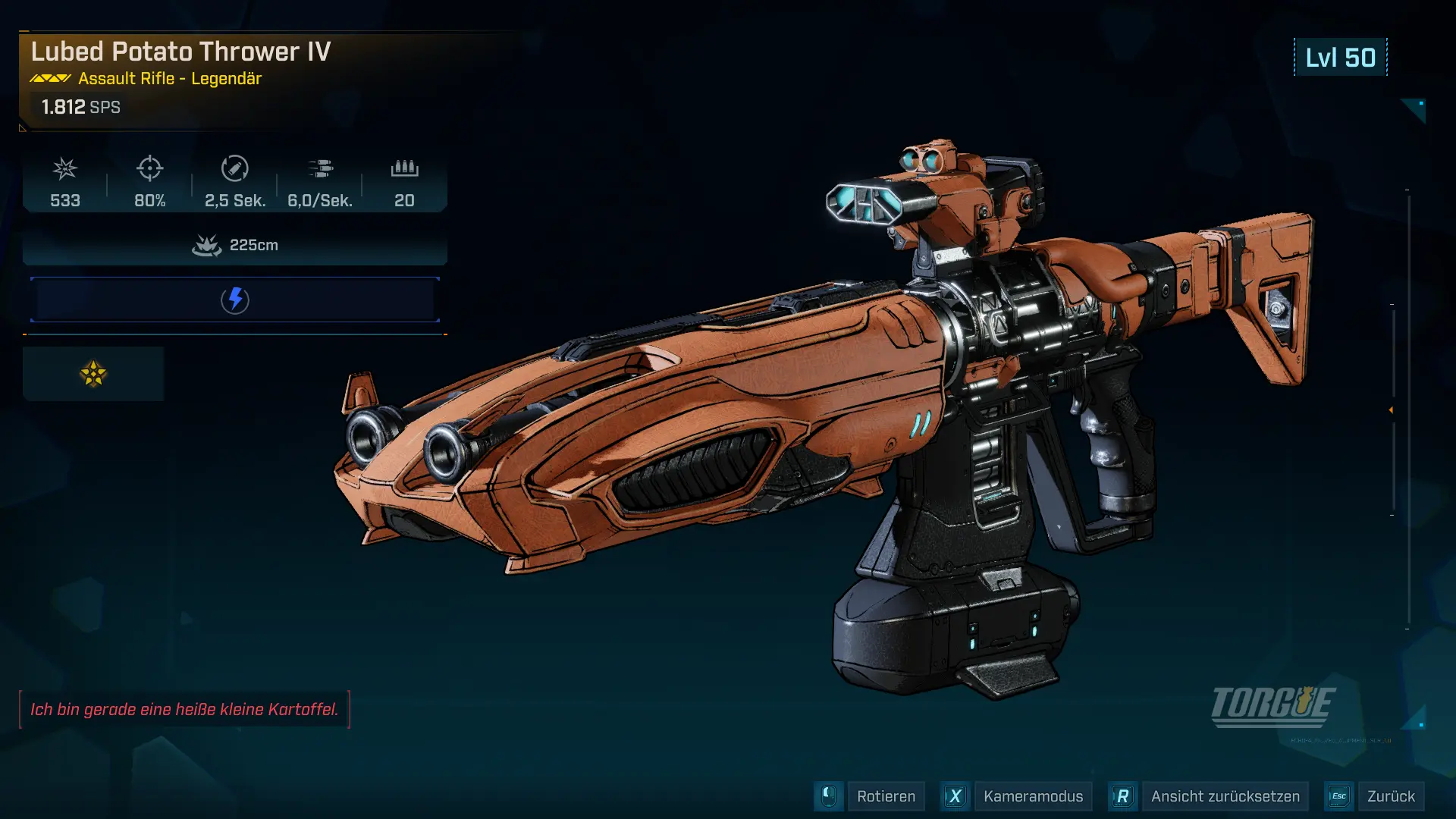This screenshot has width=1456, height=819.
Task: Click the Zurück back button
Action: (1390, 796)
